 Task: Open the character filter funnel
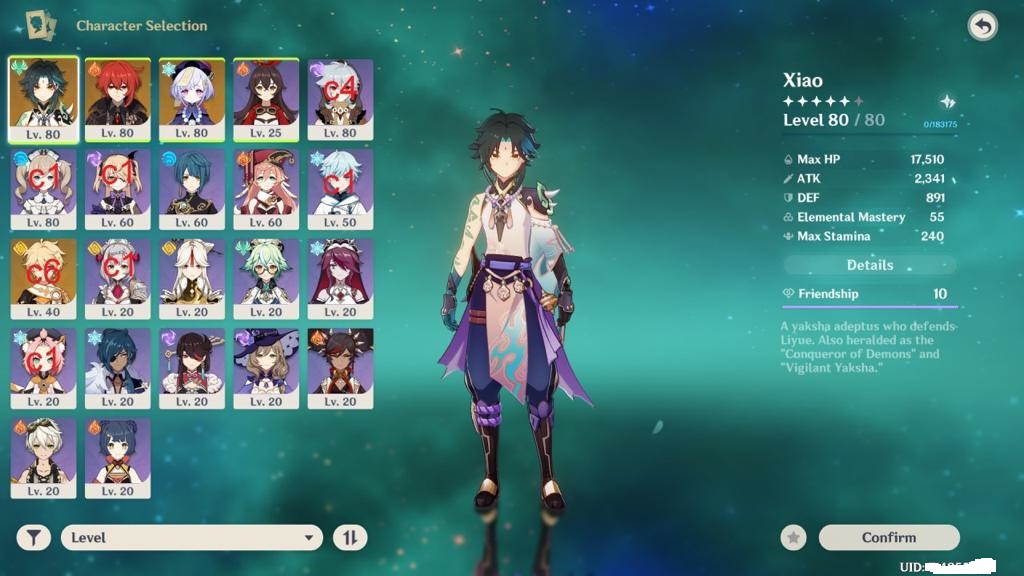pos(34,538)
